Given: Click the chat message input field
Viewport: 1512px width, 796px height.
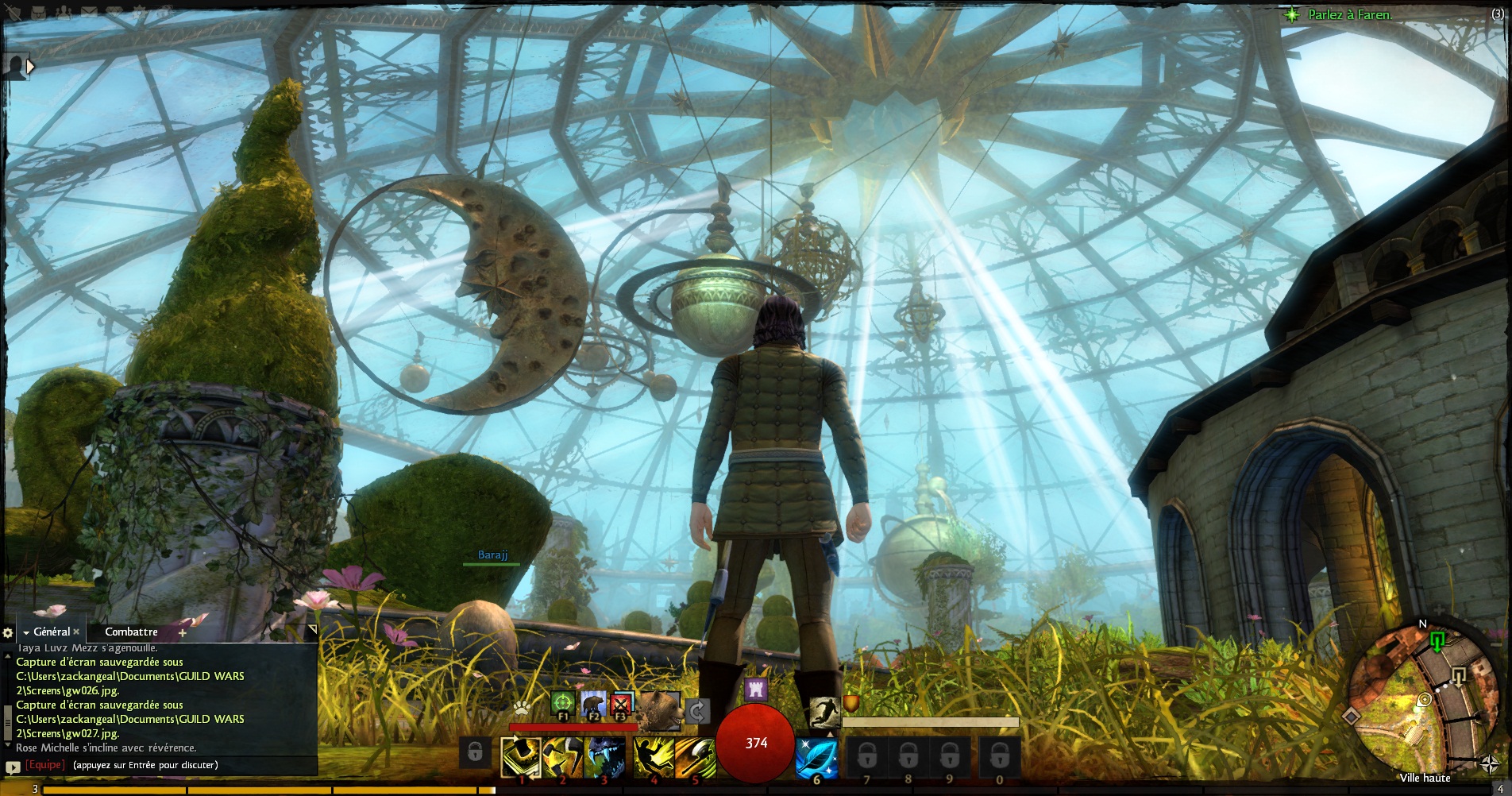Looking at the screenshot, I should click(191, 765).
